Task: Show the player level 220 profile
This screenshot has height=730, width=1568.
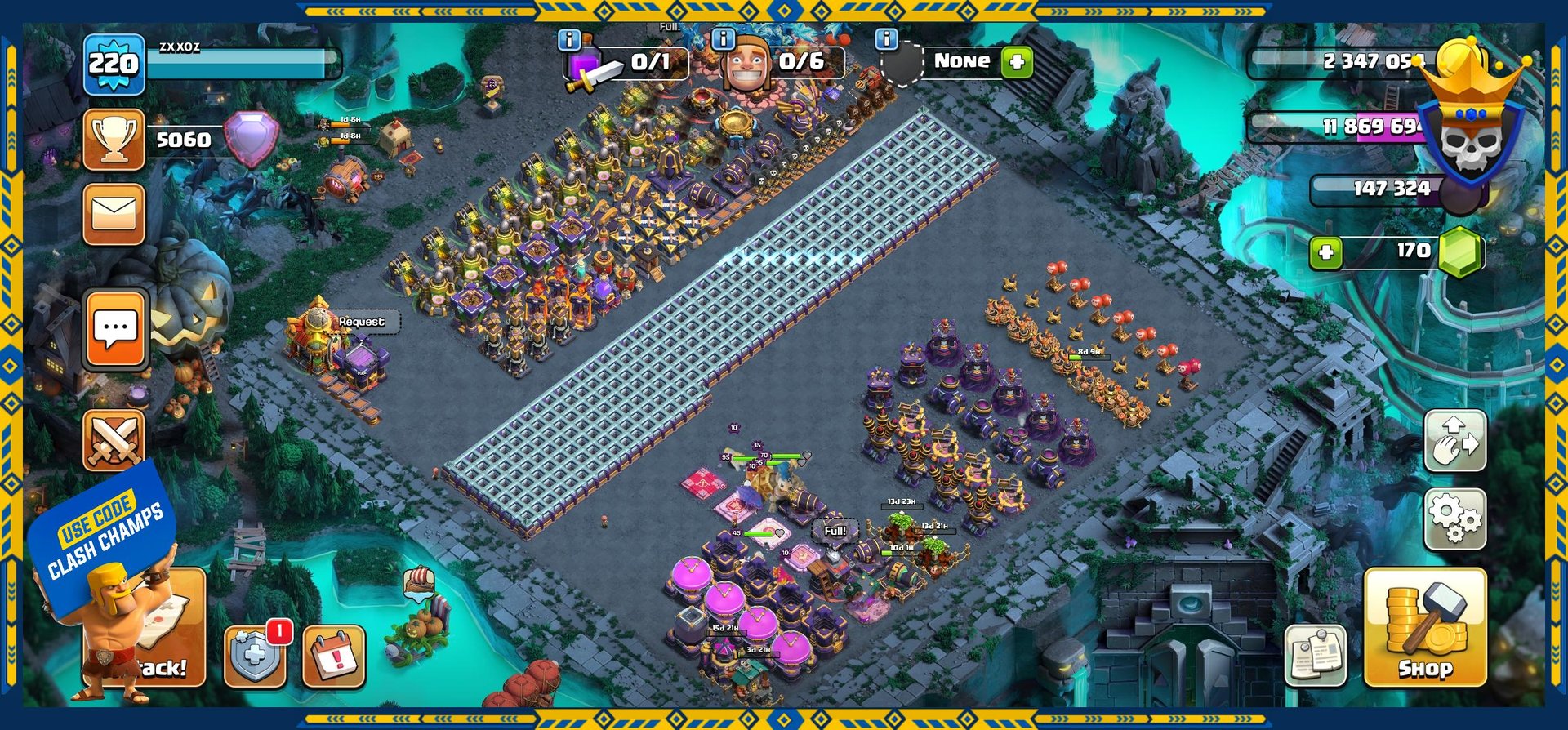Action: [114, 64]
